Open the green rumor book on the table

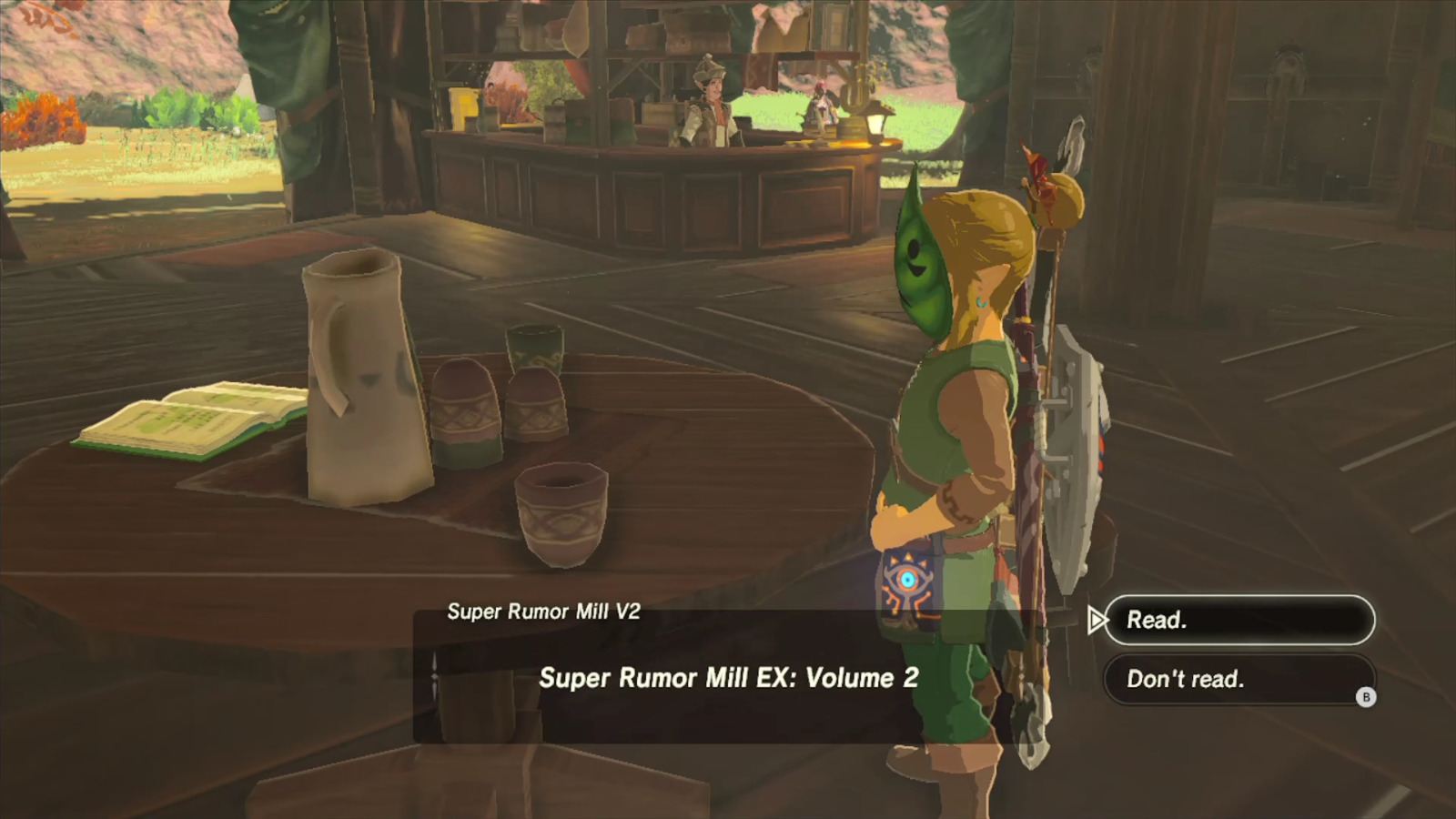[182, 419]
